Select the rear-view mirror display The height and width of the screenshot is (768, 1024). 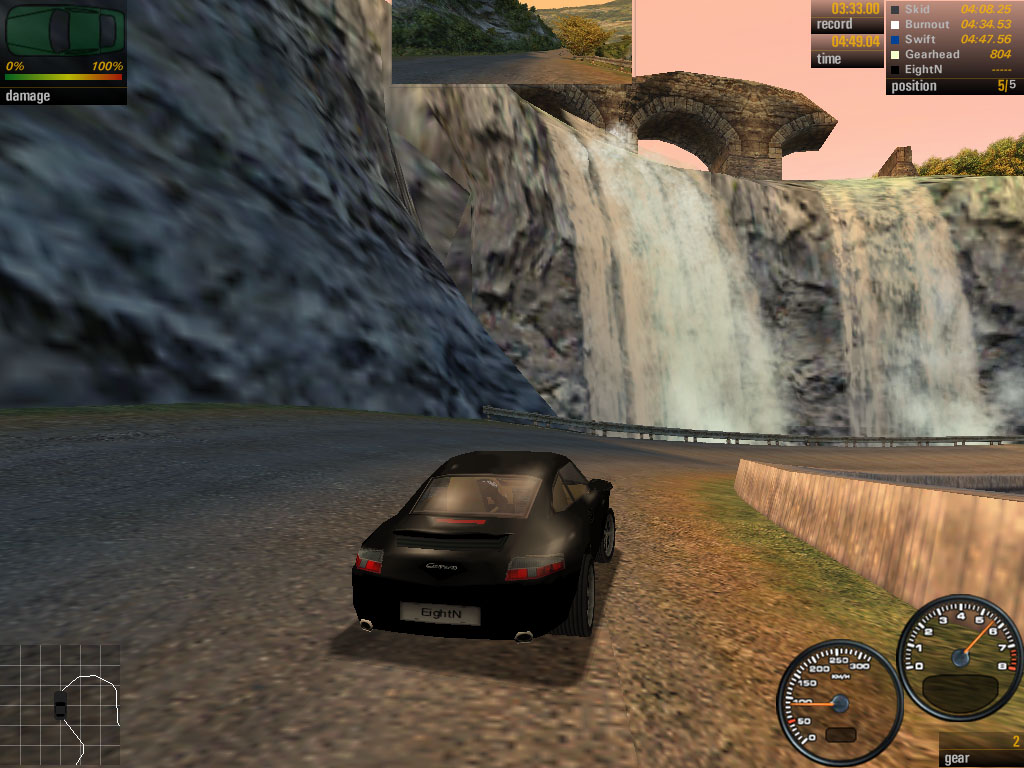[512, 41]
